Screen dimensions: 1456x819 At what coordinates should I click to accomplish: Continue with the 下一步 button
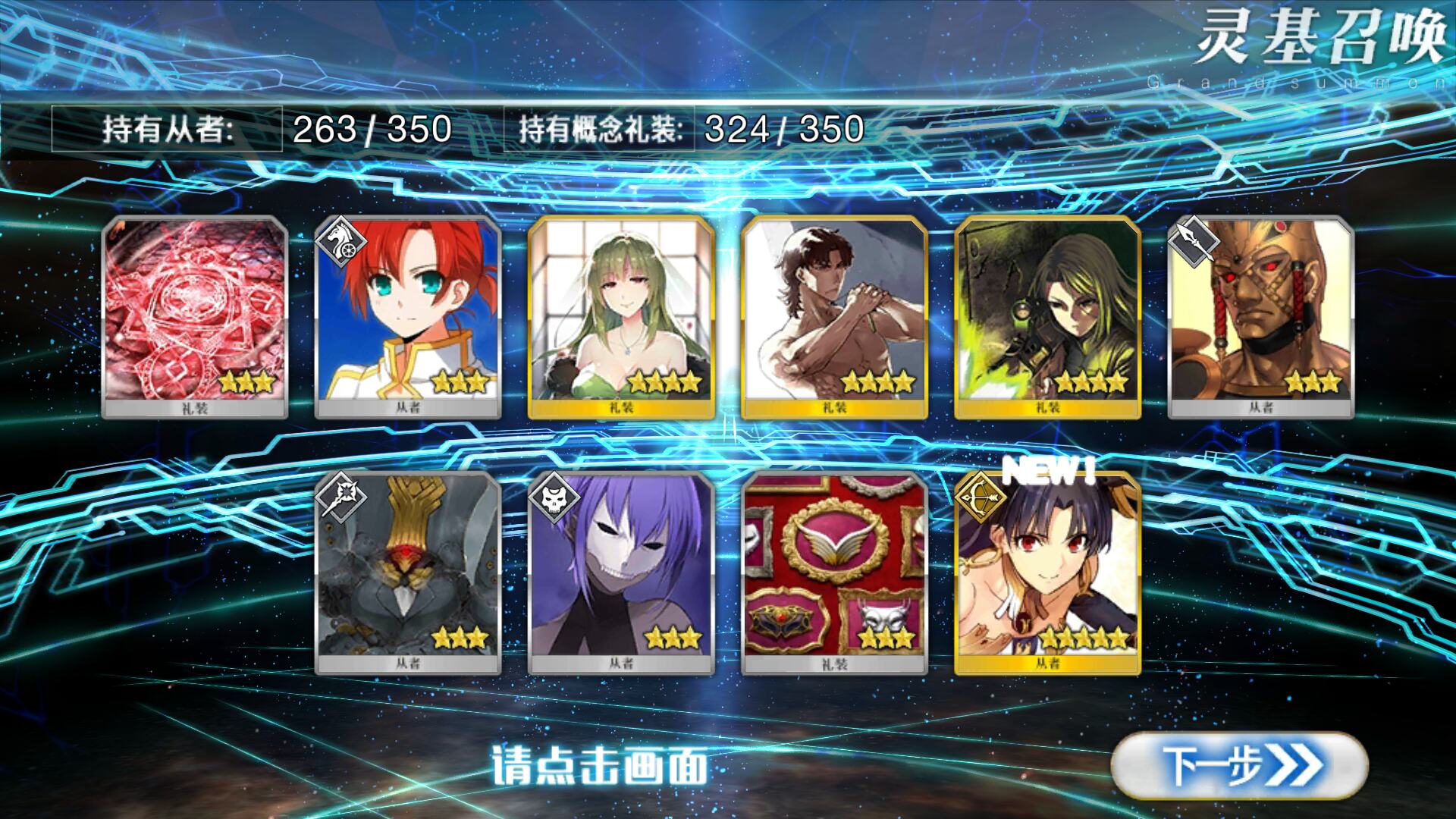[x=1239, y=765]
